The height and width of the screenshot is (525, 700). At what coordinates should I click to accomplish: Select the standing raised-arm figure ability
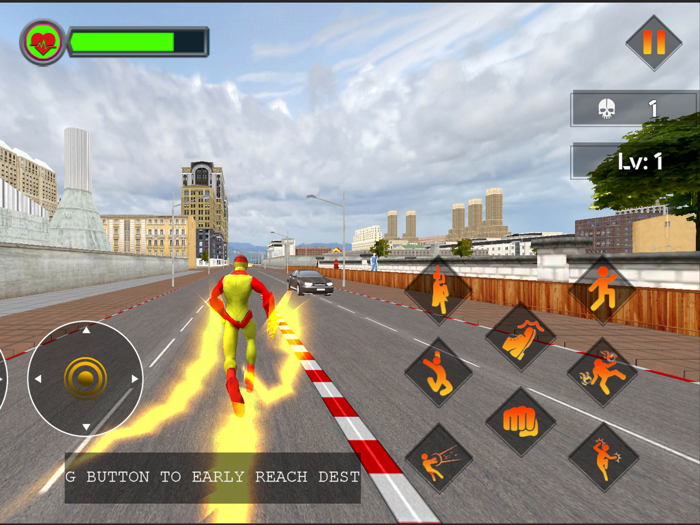tap(438, 290)
